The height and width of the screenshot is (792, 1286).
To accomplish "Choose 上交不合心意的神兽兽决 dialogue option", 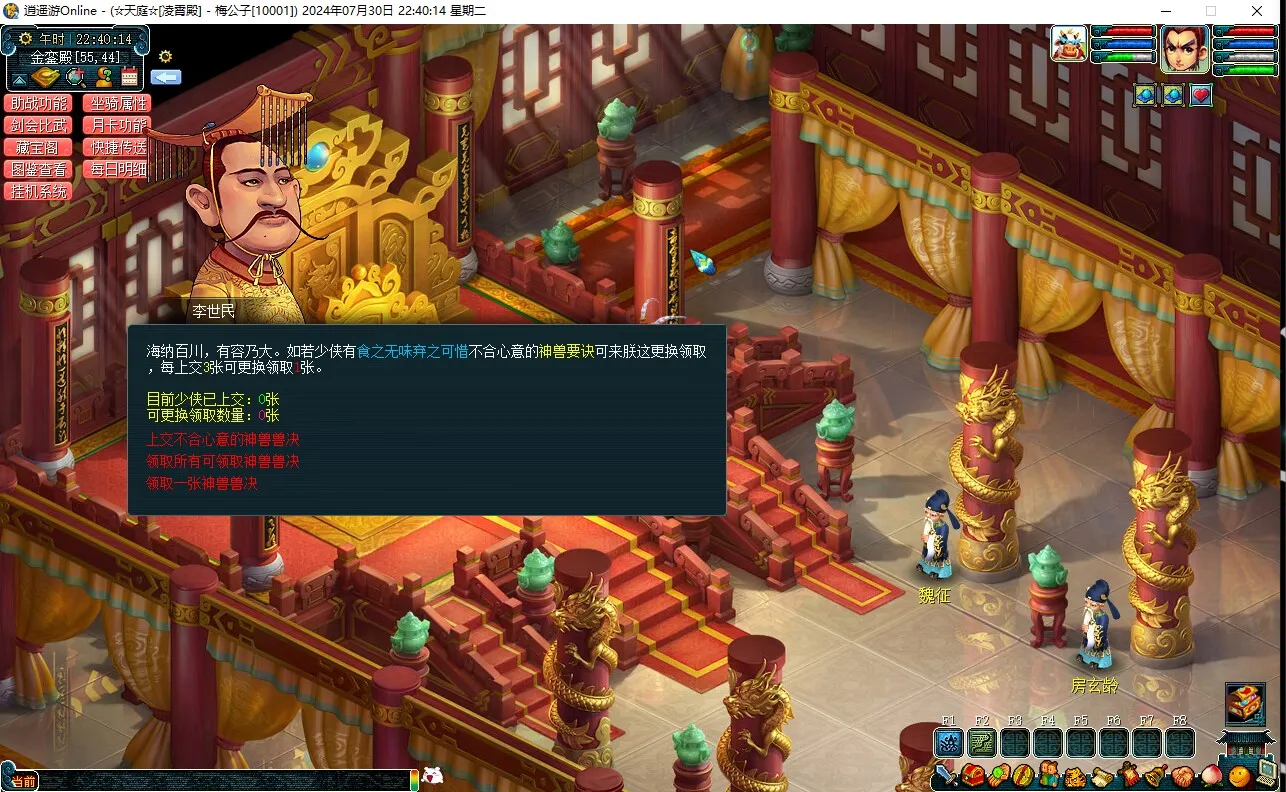I will coord(223,440).
